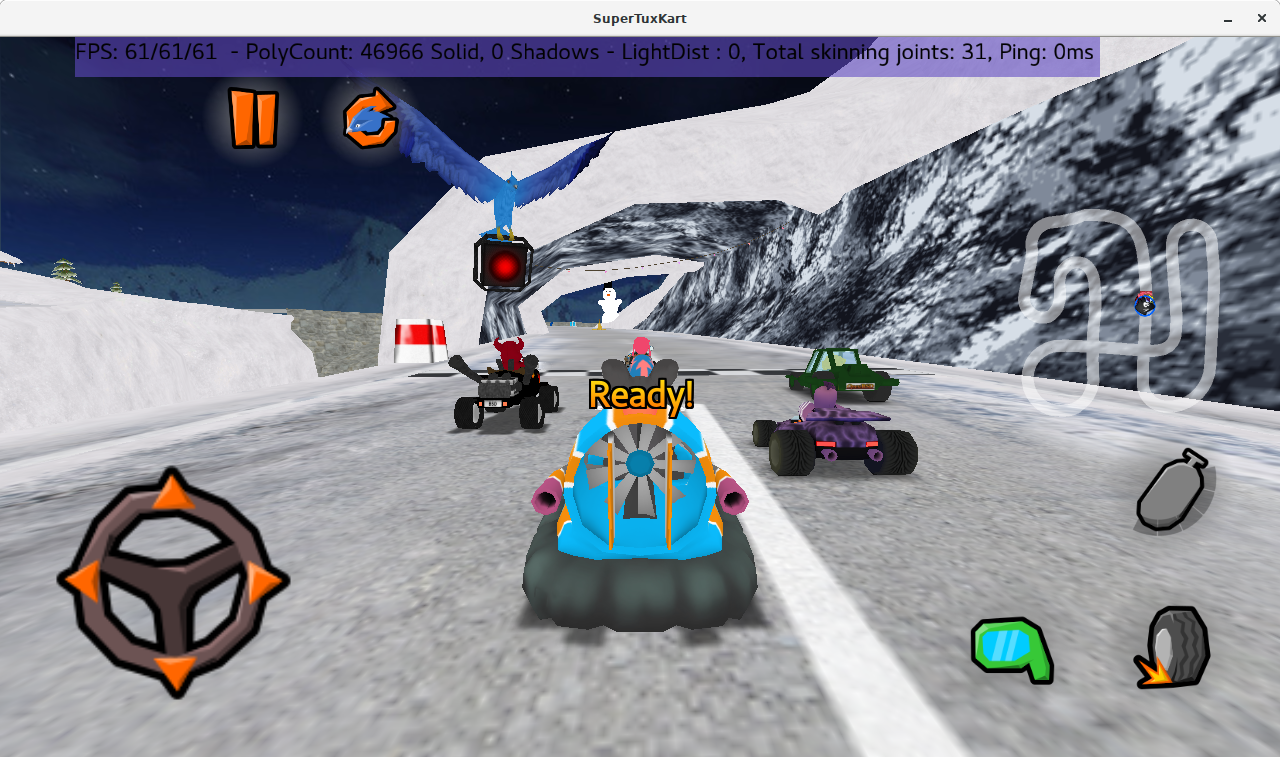Minimize the SuperTuxKart window

point(1227,19)
